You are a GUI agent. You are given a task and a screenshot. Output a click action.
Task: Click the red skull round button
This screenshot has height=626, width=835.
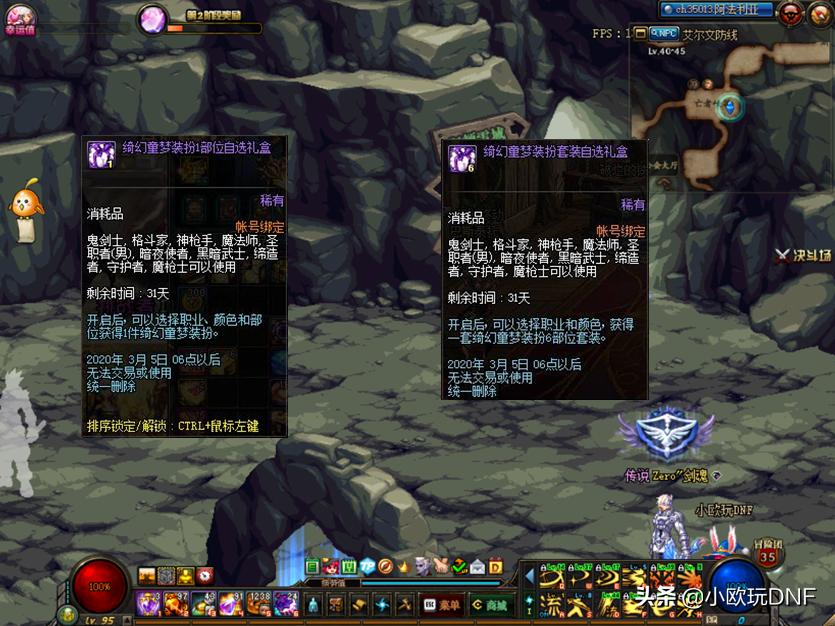pyautogui.click(x=791, y=13)
